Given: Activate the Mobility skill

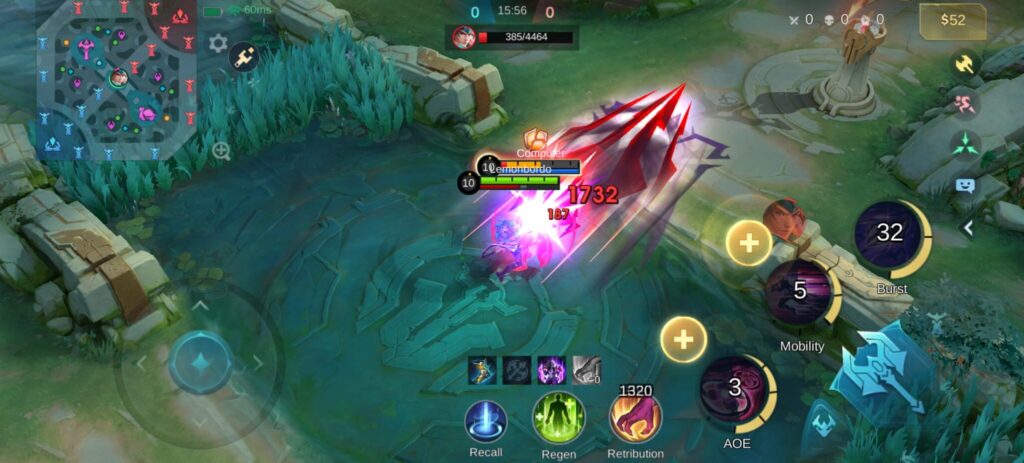Looking at the screenshot, I should click(800, 292).
